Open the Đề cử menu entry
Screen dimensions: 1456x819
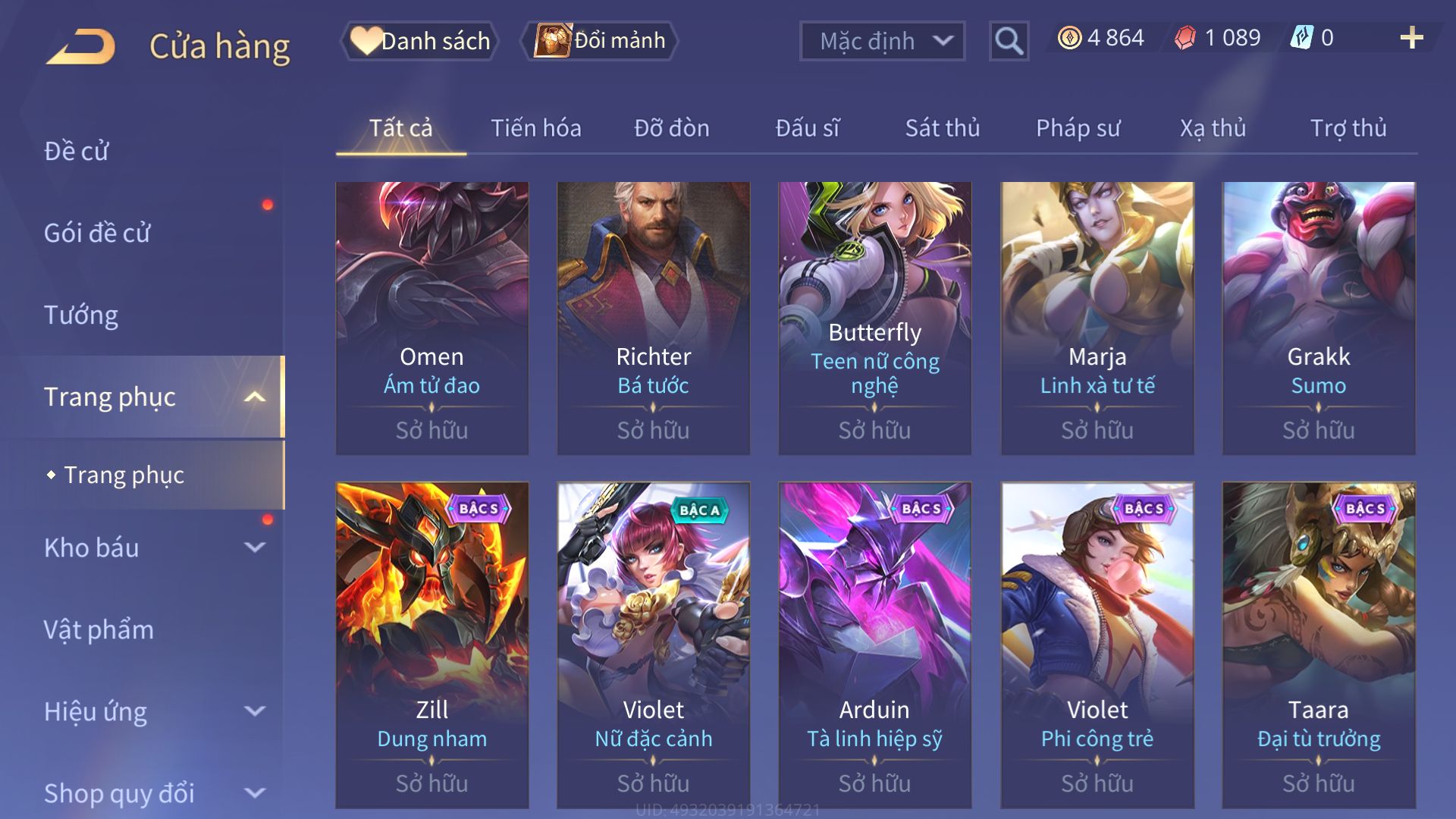76,151
